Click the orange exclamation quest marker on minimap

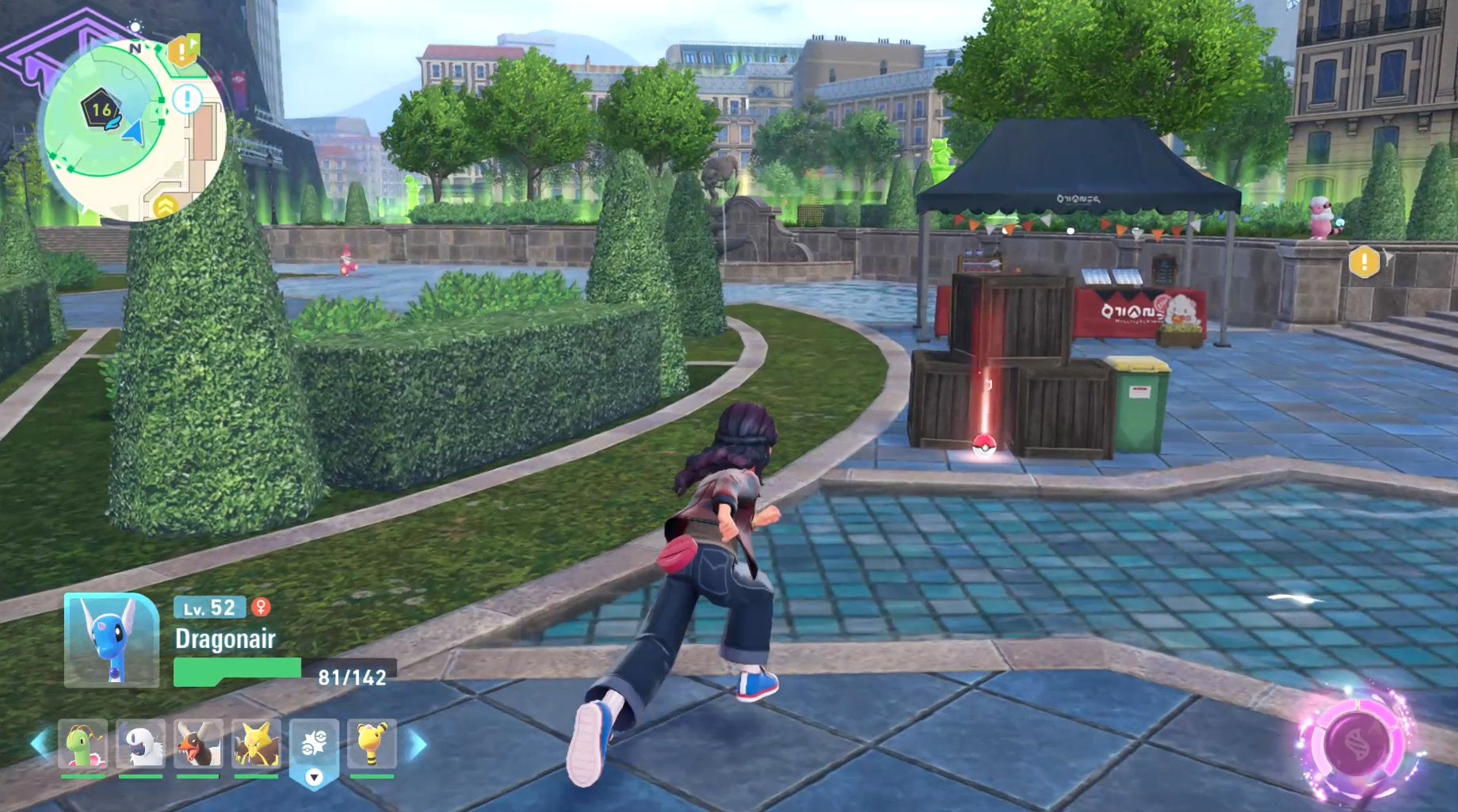click(x=181, y=53)
